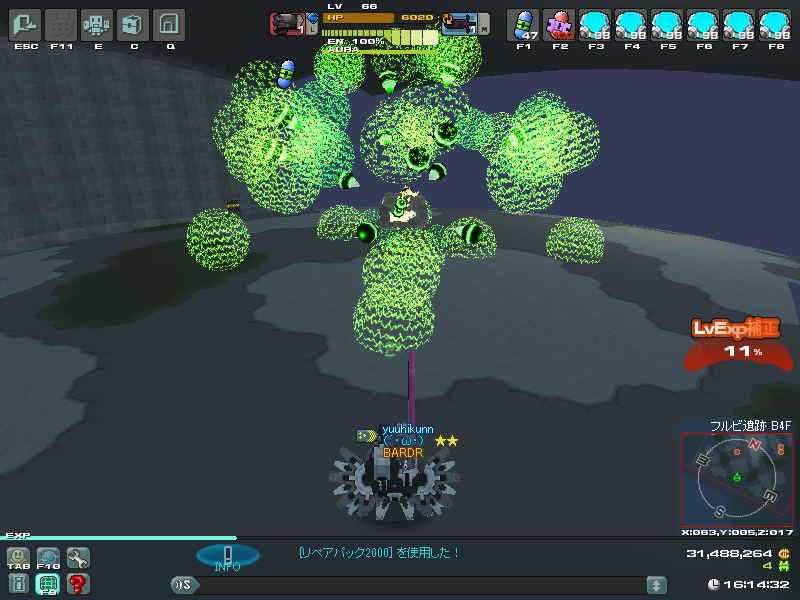Select the menu icon labeled Q
Screen dimensions: 800x600
(x=170, y=24)
